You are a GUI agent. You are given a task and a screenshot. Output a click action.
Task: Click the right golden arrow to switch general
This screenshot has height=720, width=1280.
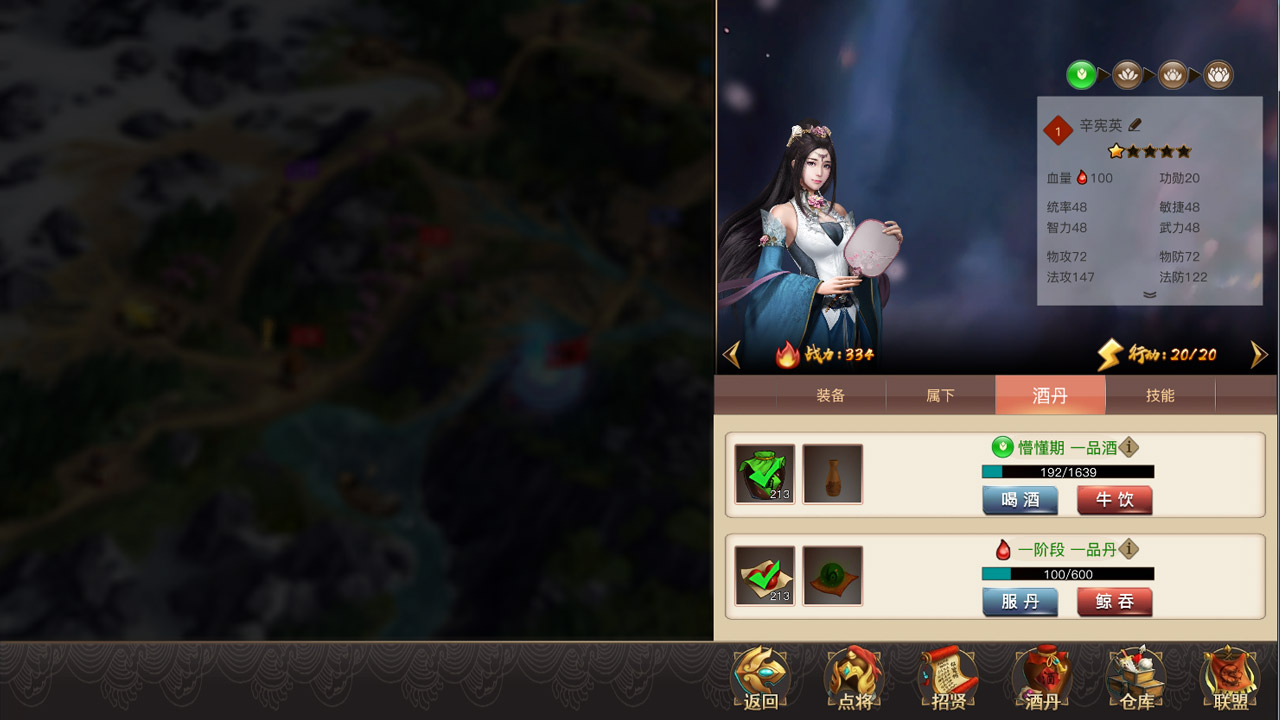tap(1260, 353)
